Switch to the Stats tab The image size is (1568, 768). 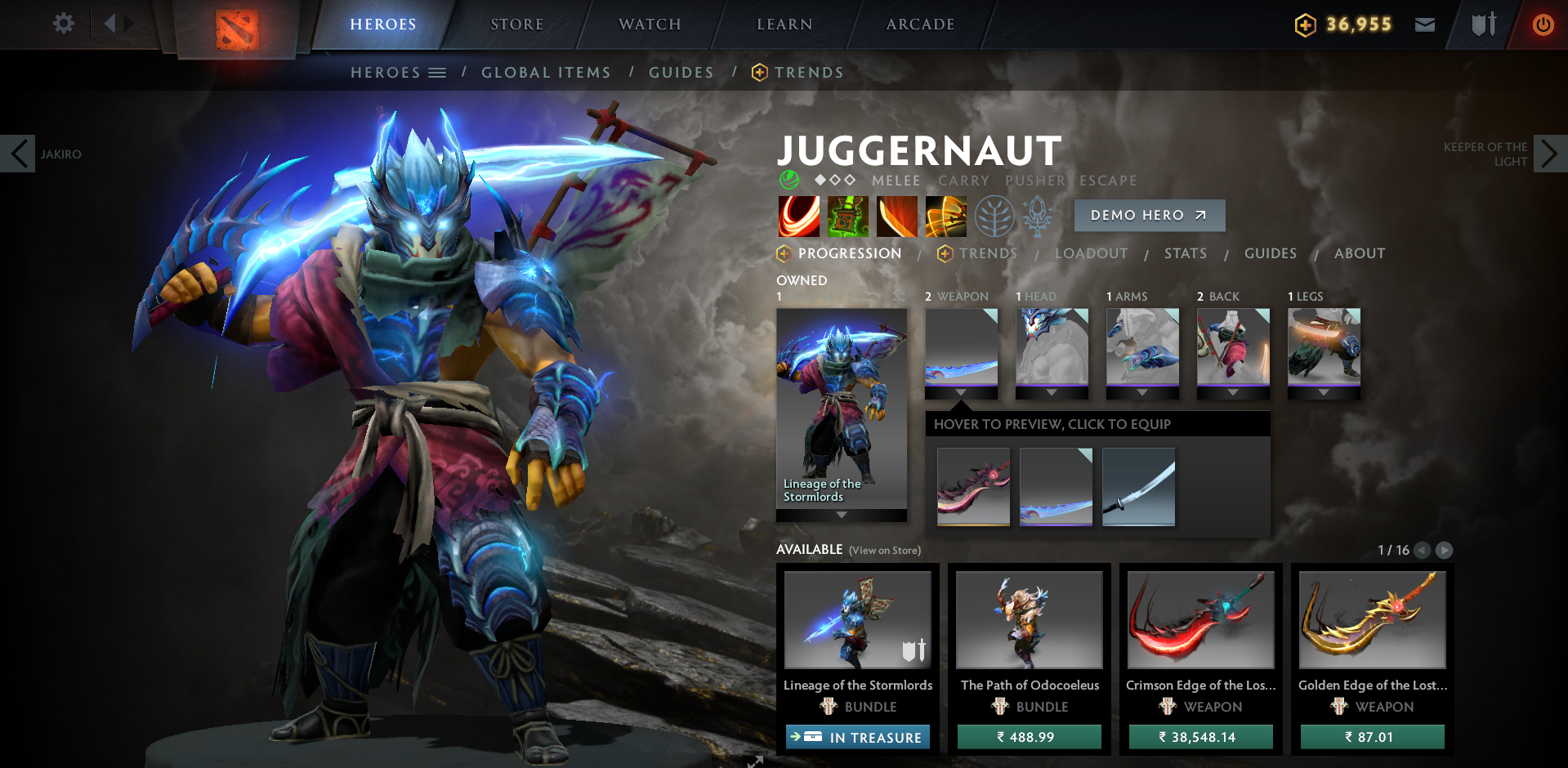[1186, 253]
